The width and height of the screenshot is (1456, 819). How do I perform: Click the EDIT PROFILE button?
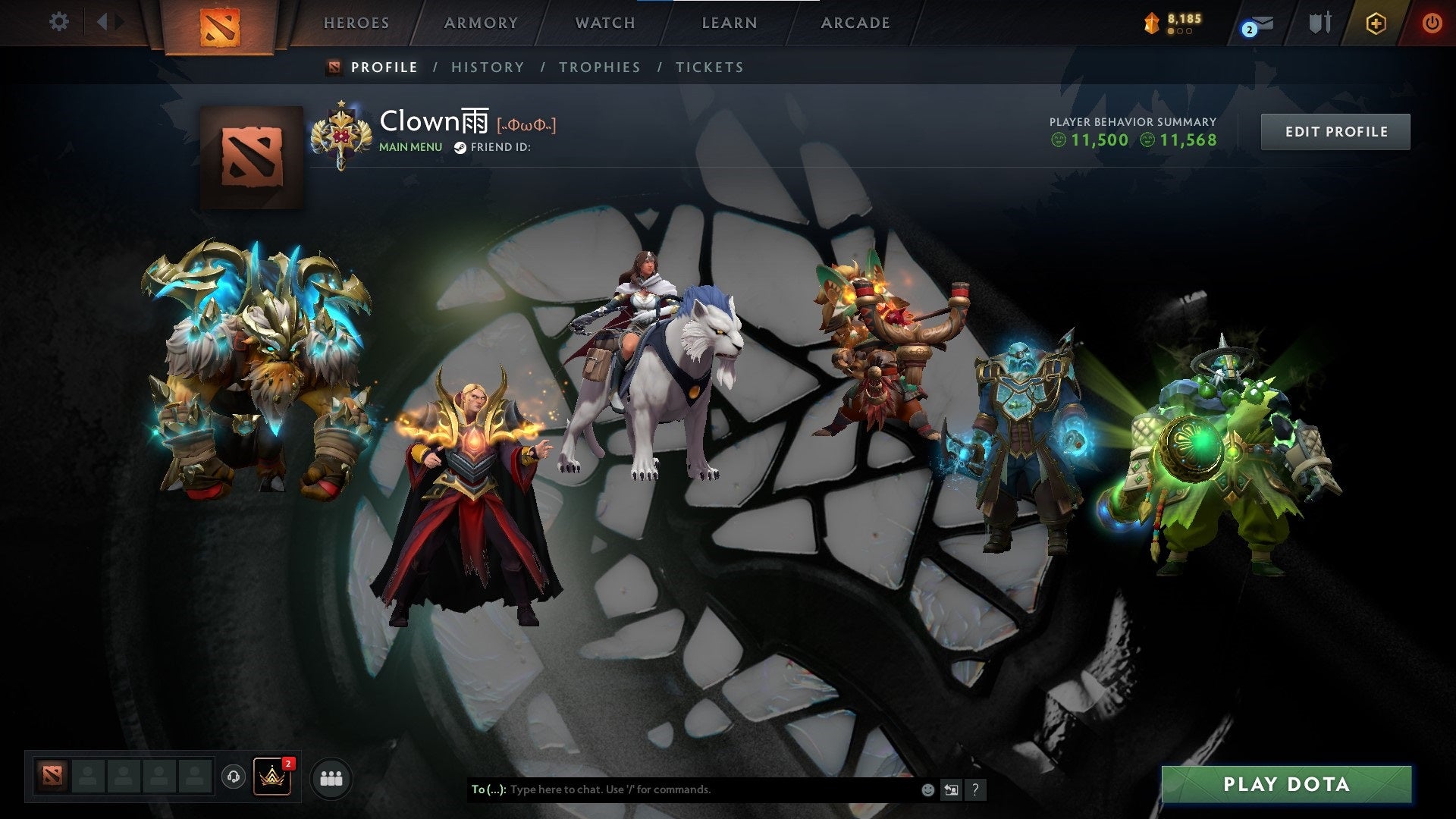(x=1335, y=130)
